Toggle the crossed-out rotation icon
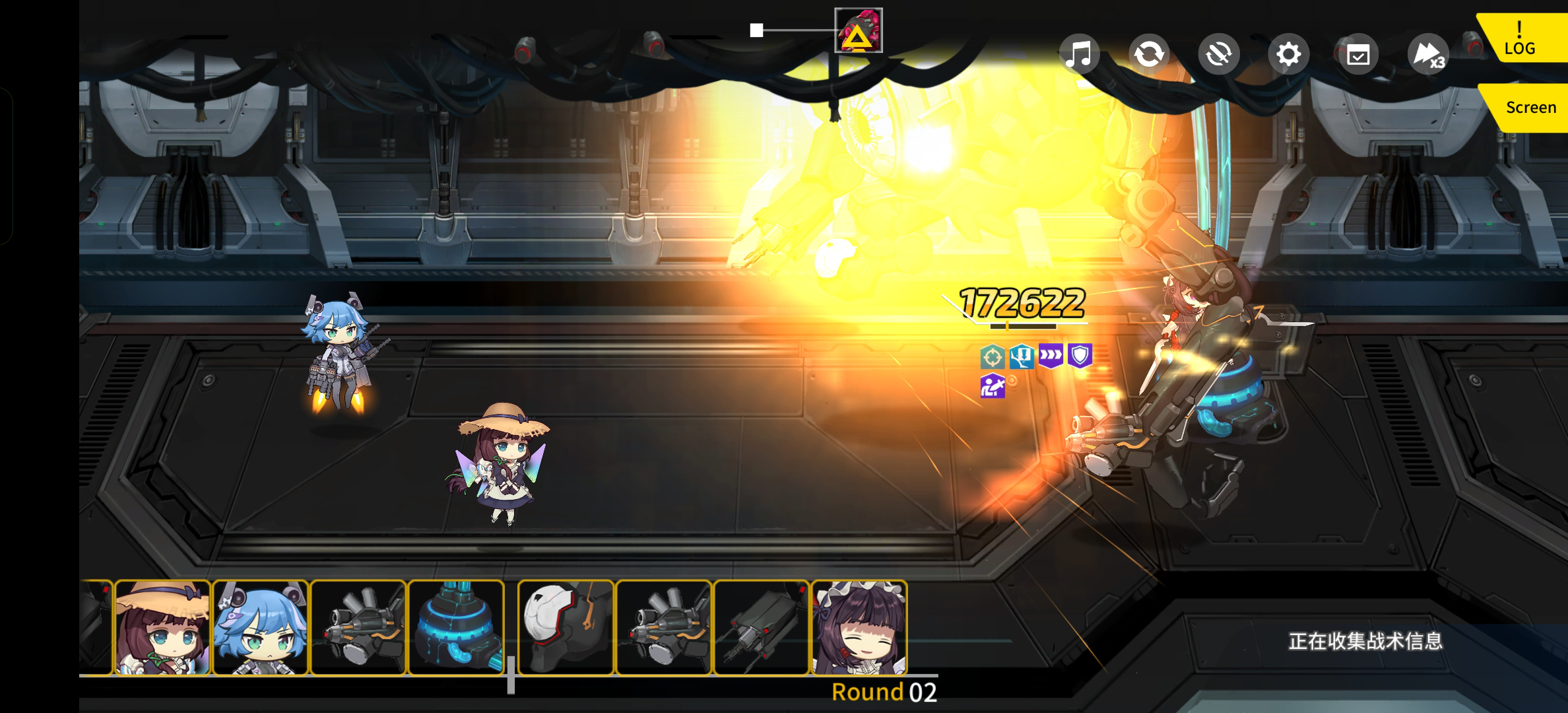The width and height of the screenshot is (1568, 713). pos(1219,53)
